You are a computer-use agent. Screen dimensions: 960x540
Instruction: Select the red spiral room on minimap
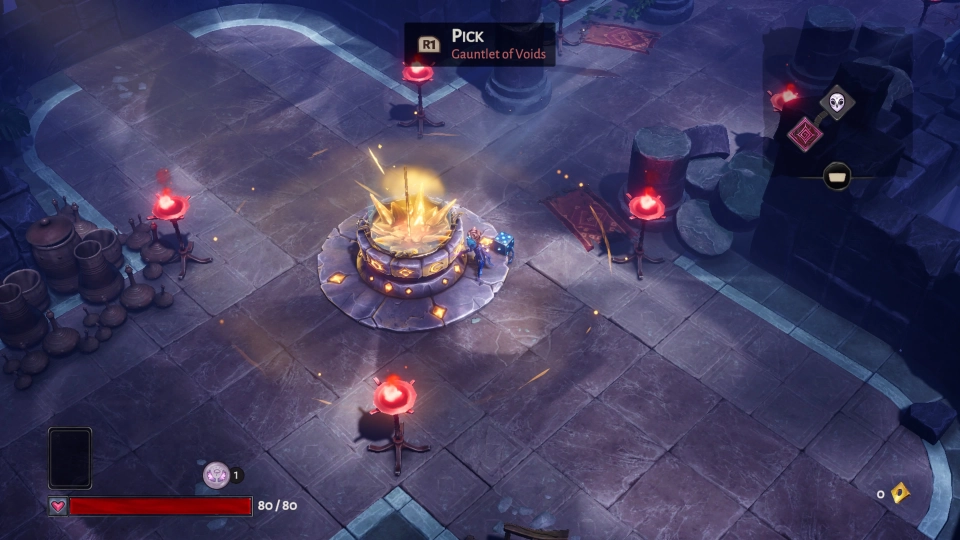tap(805, 134)
